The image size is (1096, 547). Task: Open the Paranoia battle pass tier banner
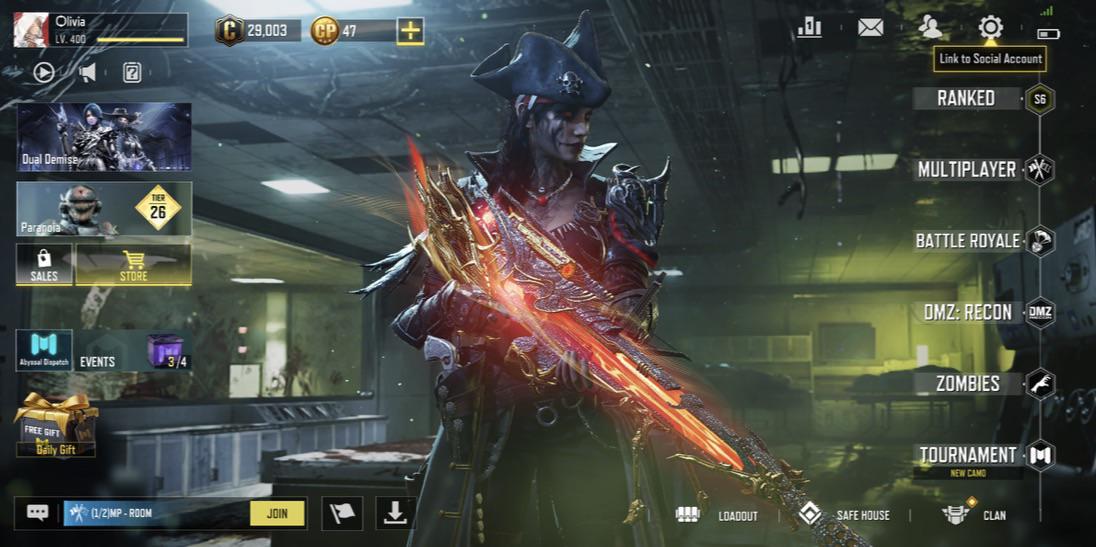tap(104, 208)
